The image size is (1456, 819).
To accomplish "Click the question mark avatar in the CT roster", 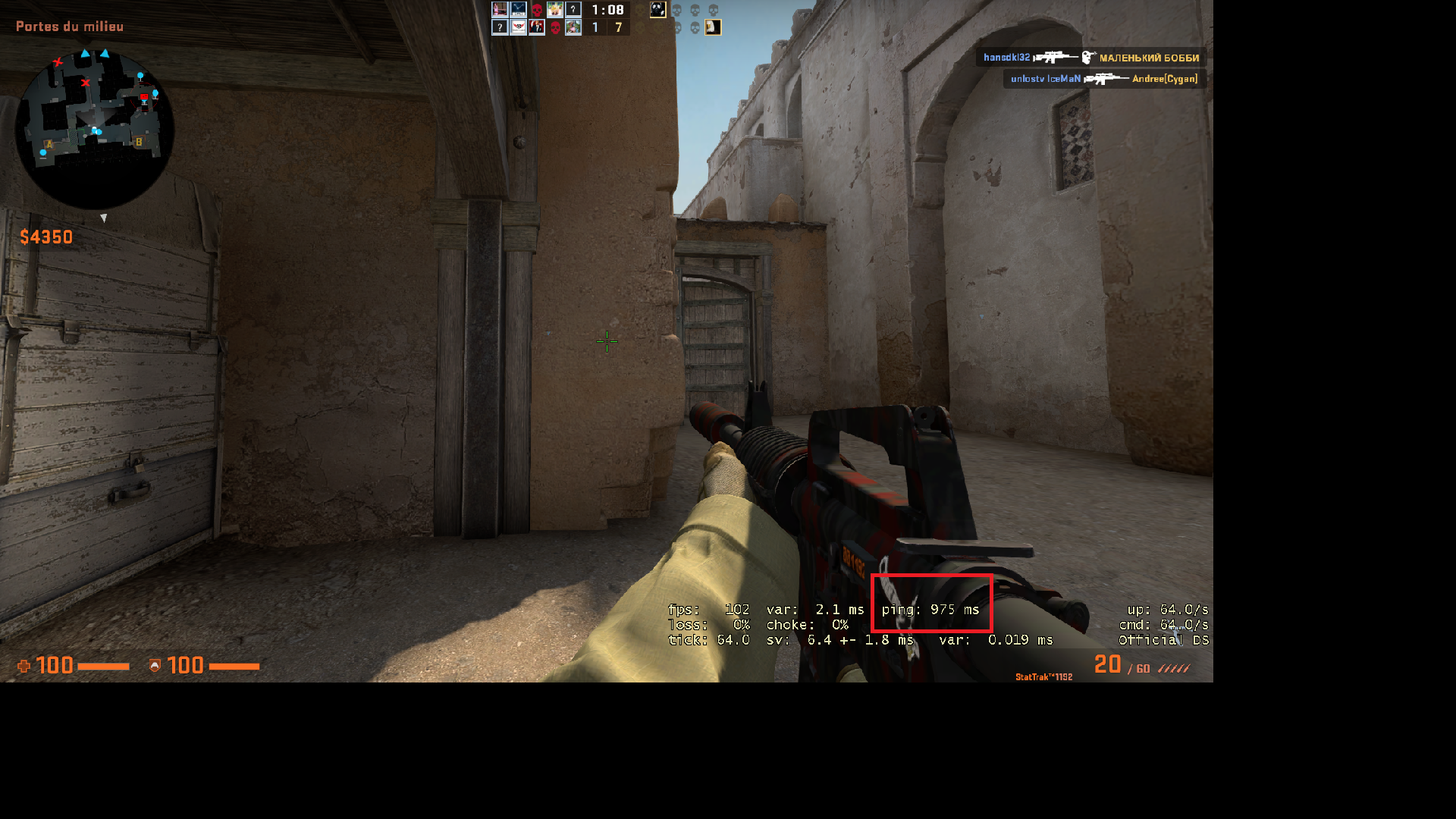I will pyautogui.click(x=573, y=9).
